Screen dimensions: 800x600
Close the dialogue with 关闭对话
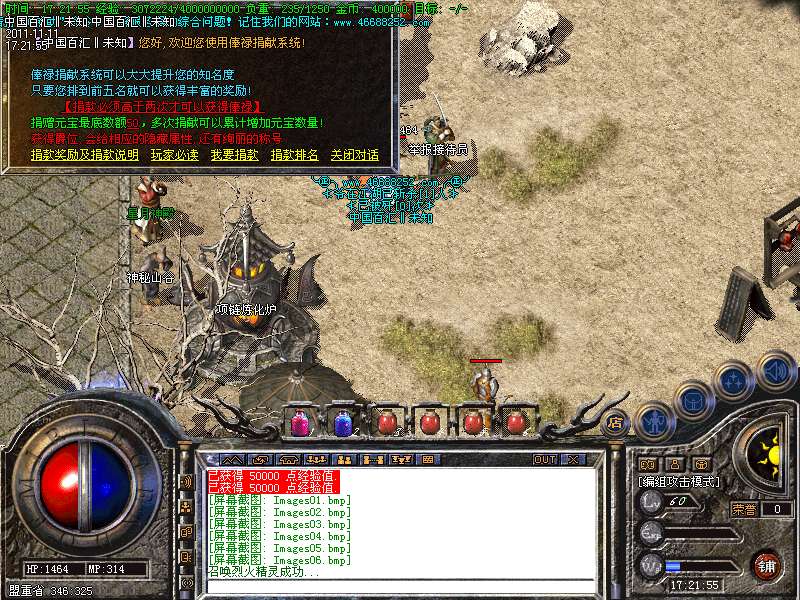354,155
